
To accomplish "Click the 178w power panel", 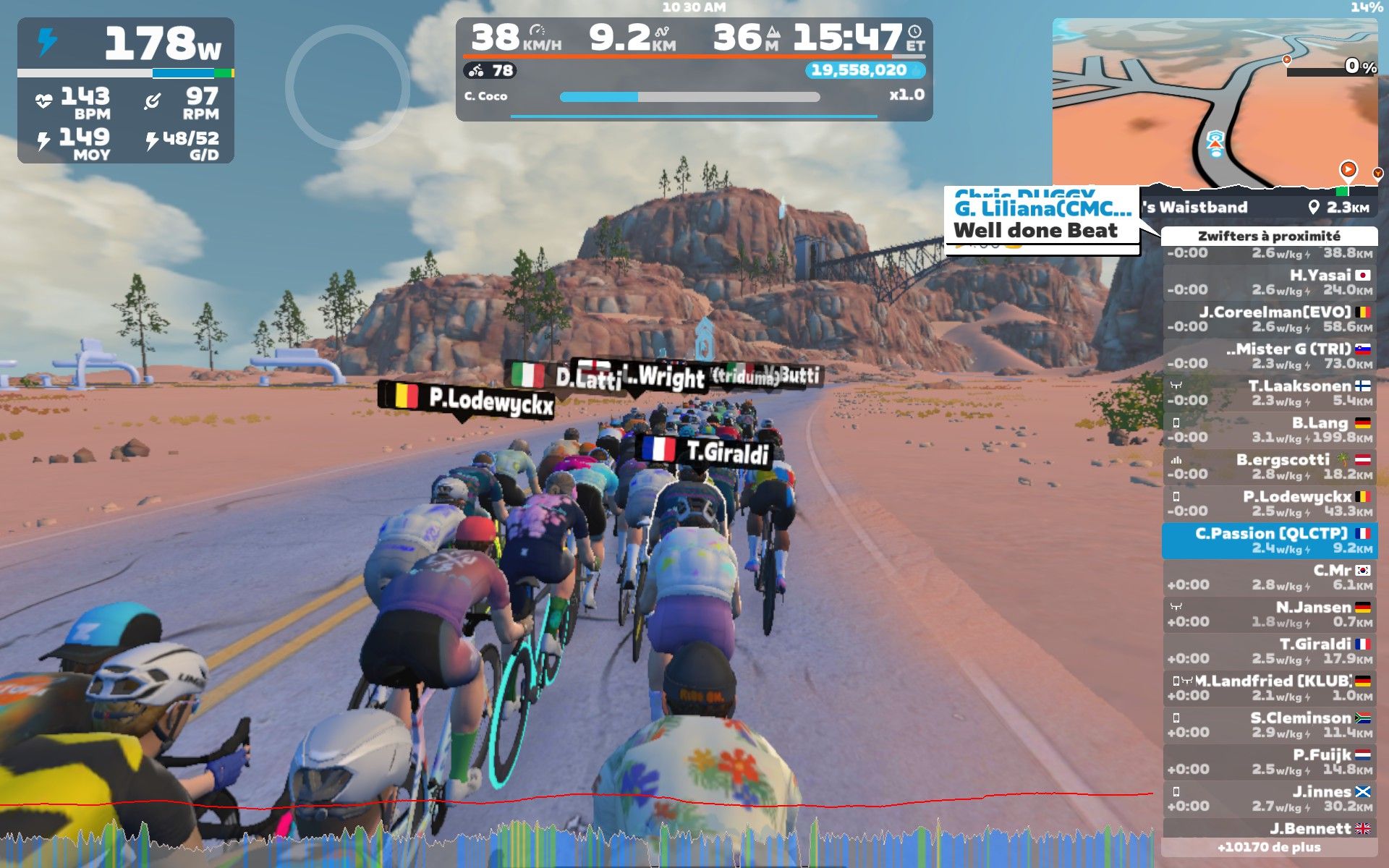I will tap(126, 90).
